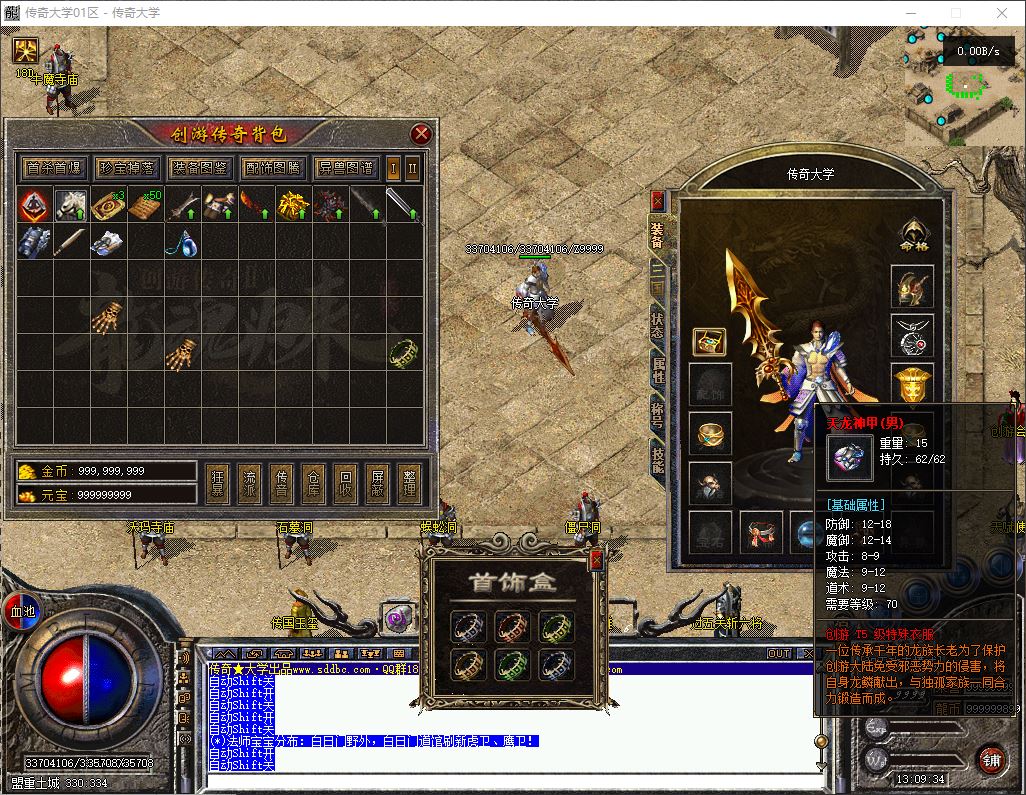Switch to the 属性 tab of the character panel
This screenshot has height=795, width=1026.
657,373
